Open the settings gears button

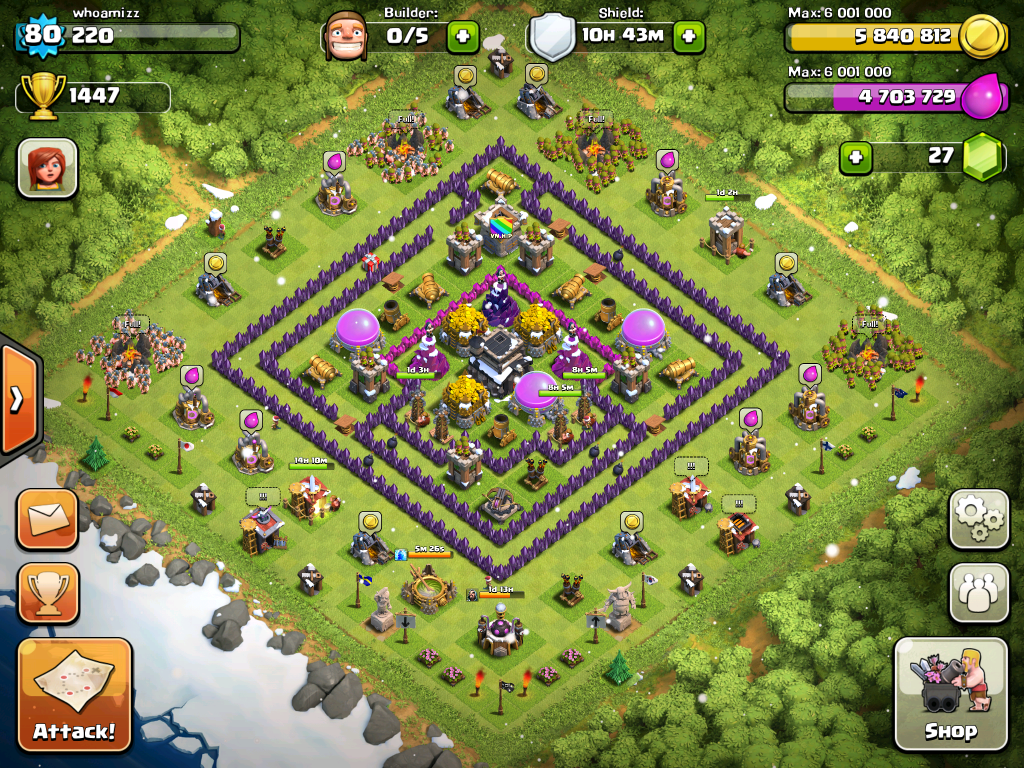coord(978,519)
